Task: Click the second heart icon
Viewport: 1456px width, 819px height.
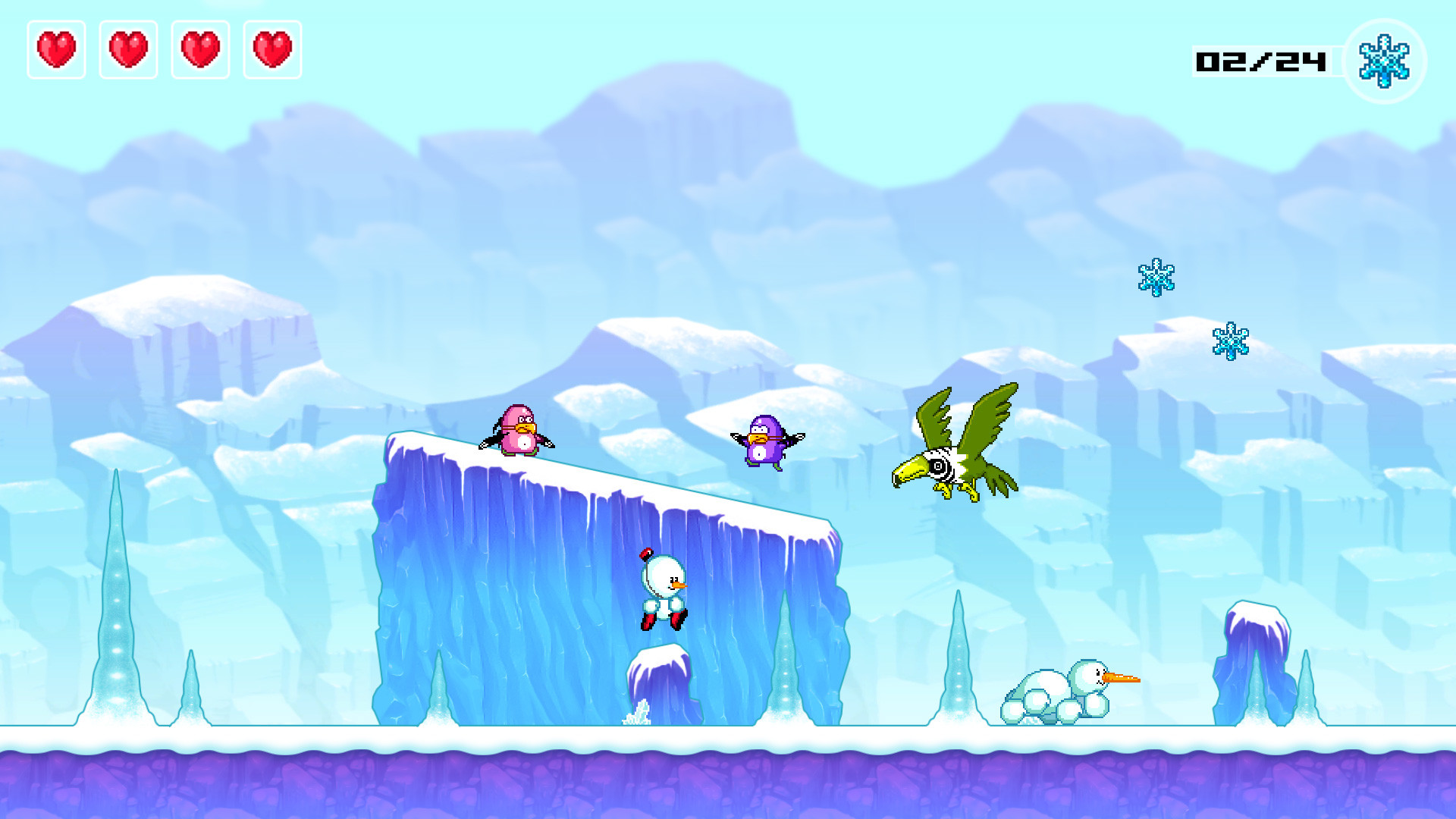Action: coord(128,50)
